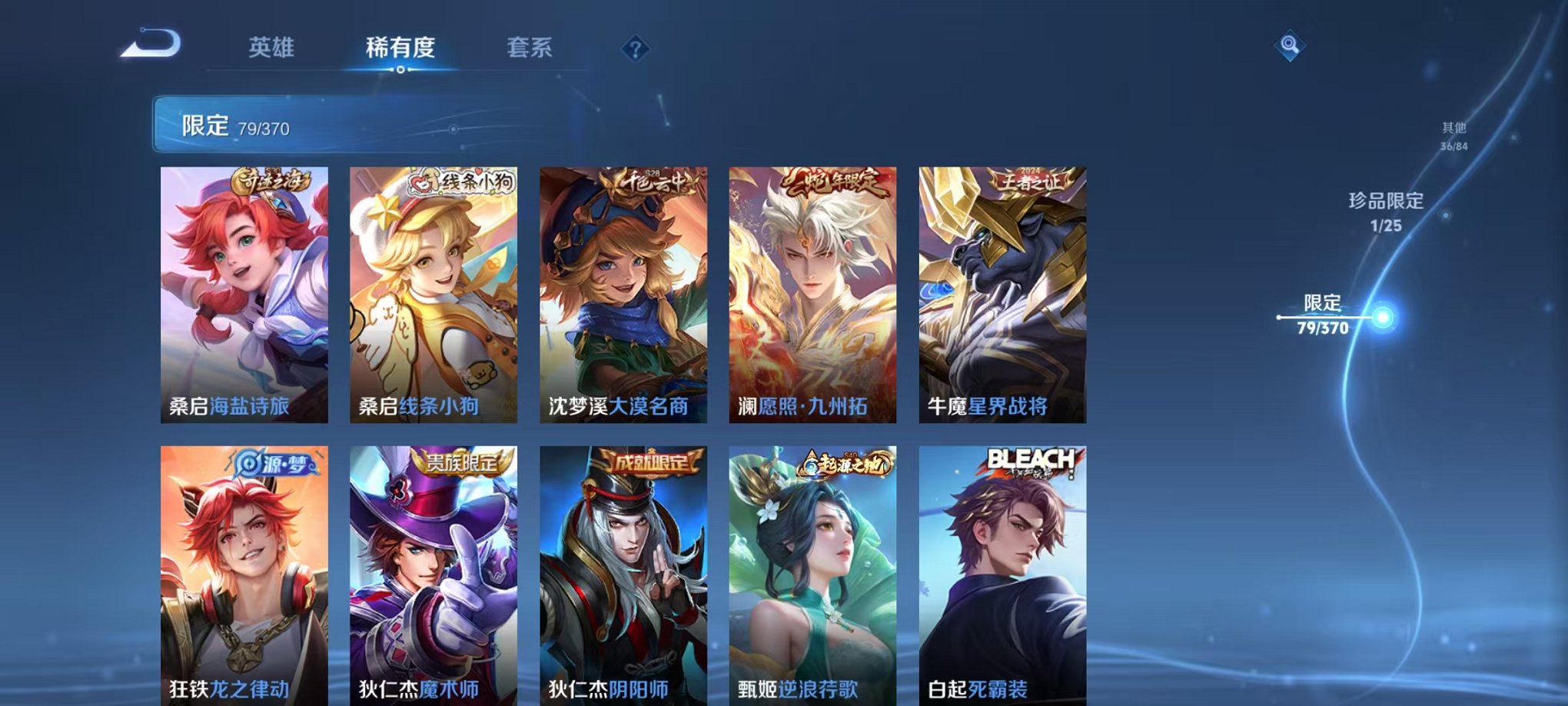Switch to the 英雄 tab
The height and width of the screenshot is (706, 1568).
pyautogui.click(x=274, y=48)
